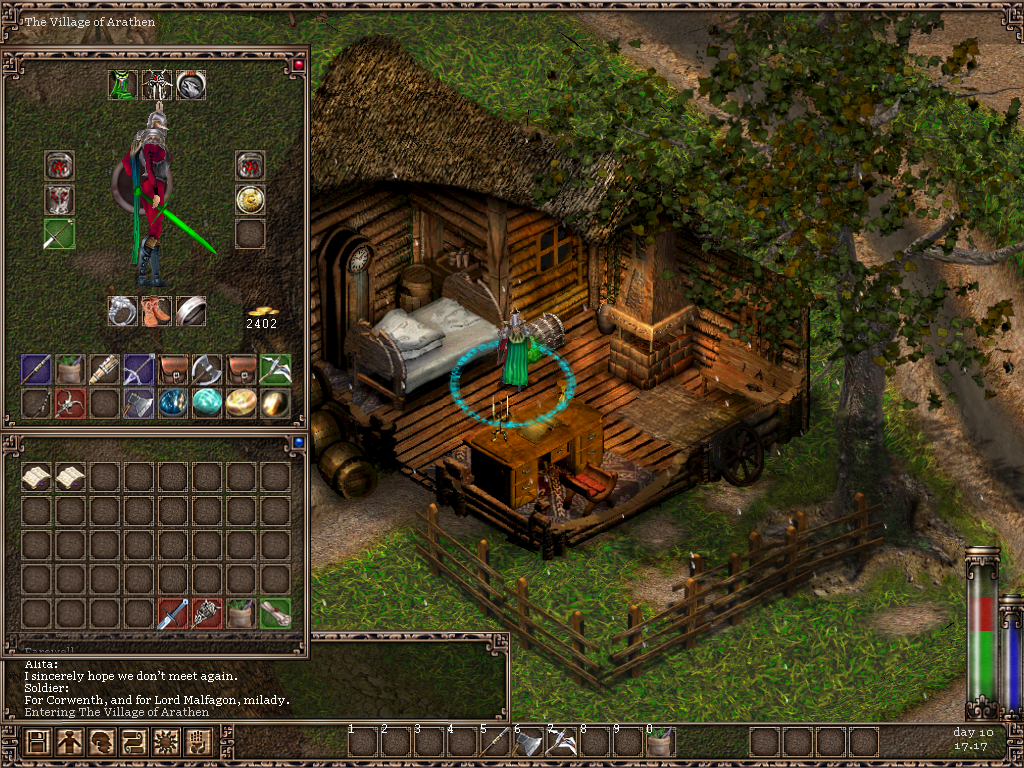Close the equipment panel with the red gem

297,65
